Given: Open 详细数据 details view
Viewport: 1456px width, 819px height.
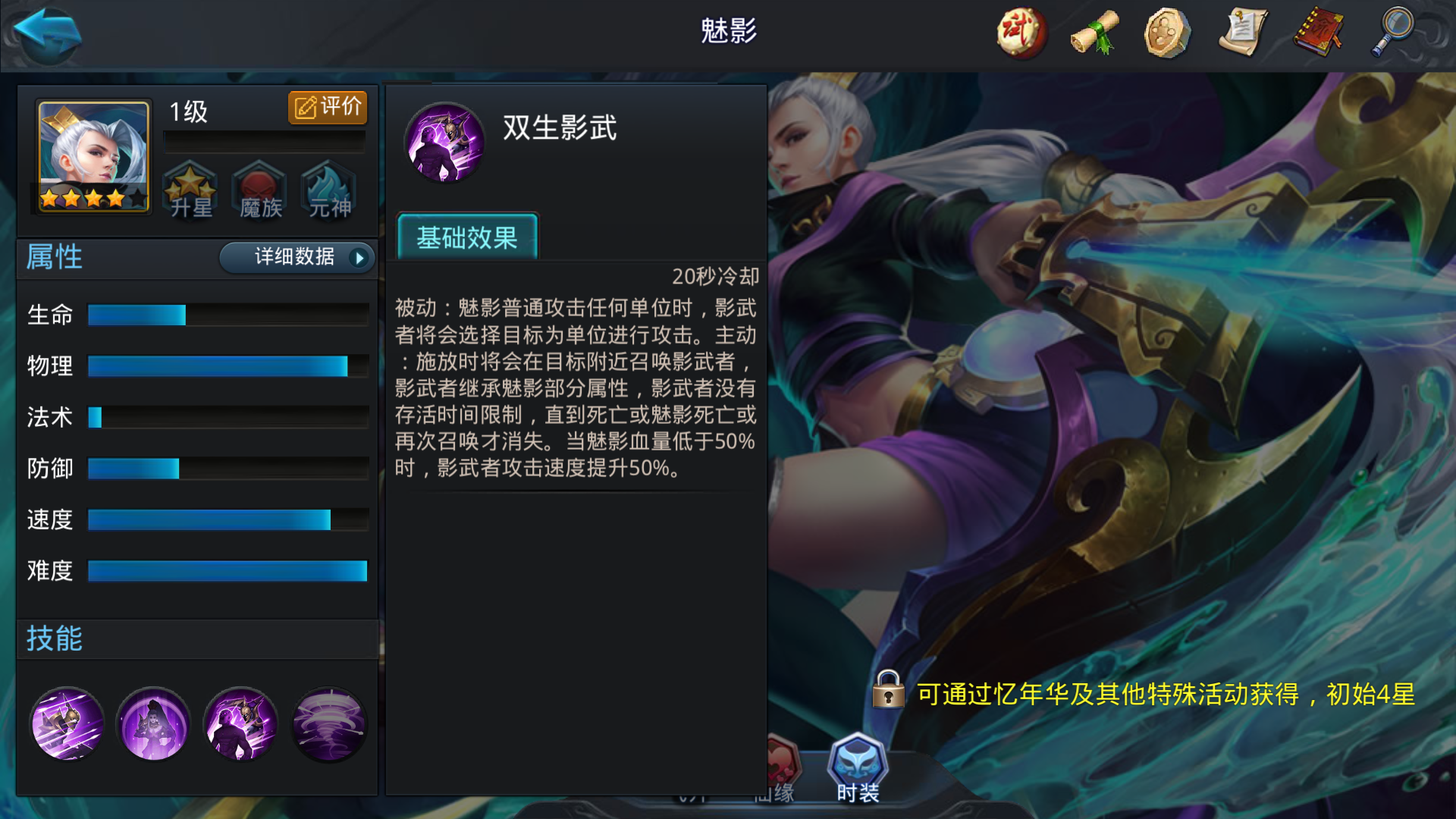Looking at the screenshot, I should [294, 258].
